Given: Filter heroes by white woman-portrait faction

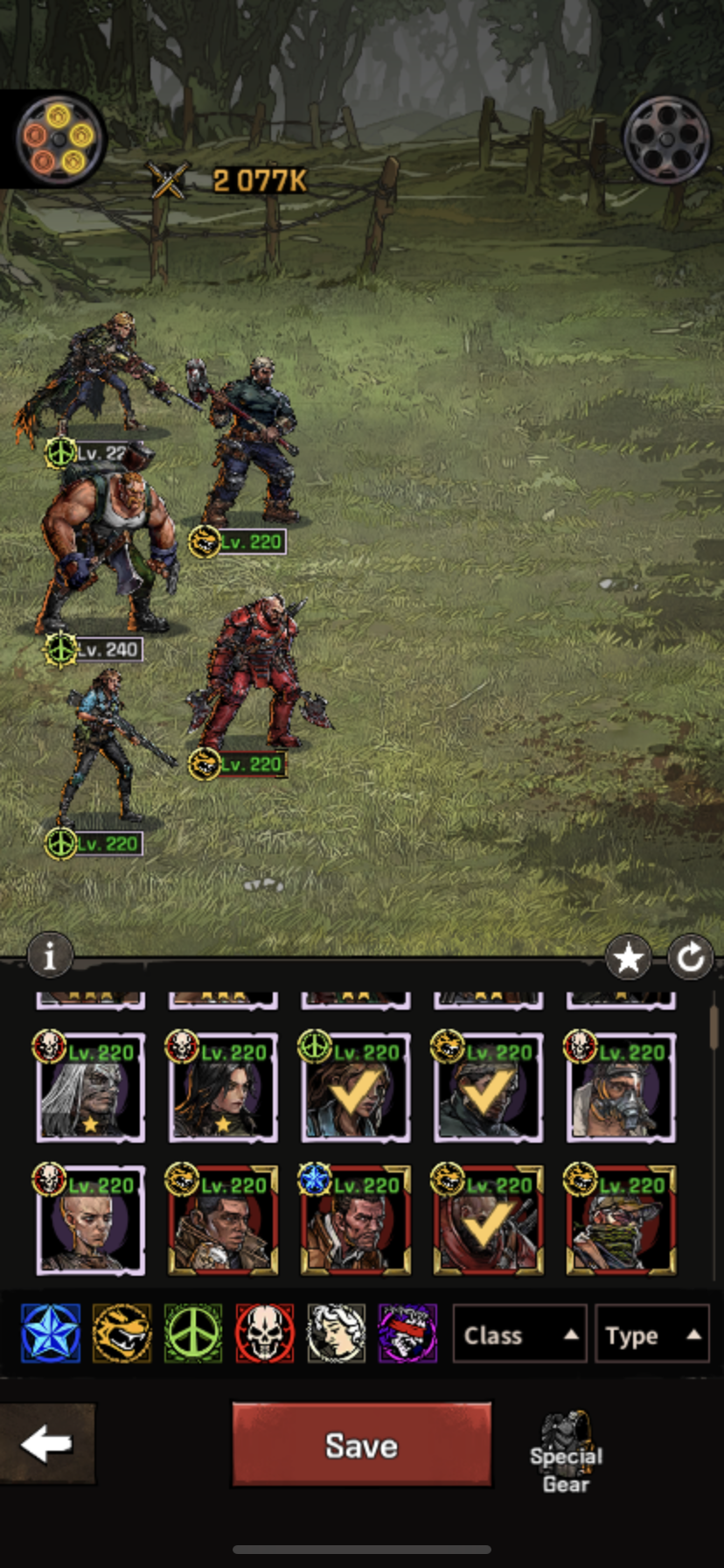Looking at the screenshot, I should pyautogui.click(x=336, y=1333).
